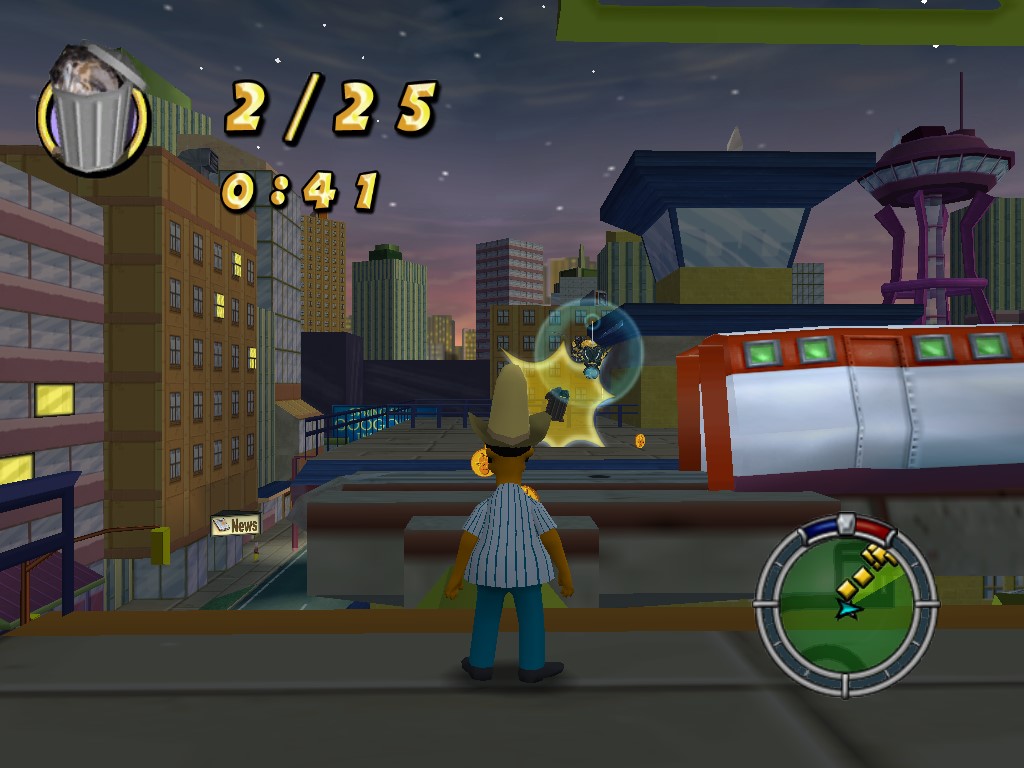Viewport: 1024px width, 768px height.
Task: Click the trash can objective icon
Action: click(x=92, y=111)
